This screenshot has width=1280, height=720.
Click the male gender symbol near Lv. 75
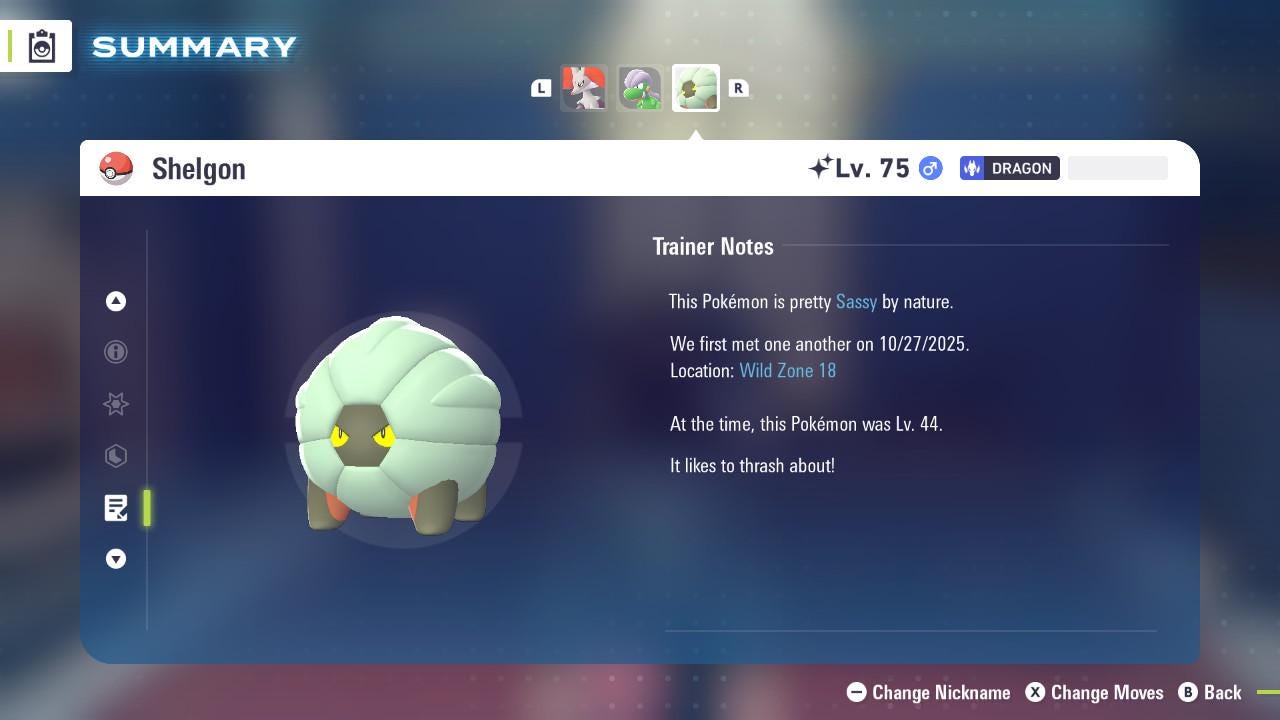(x=929, y=168)
